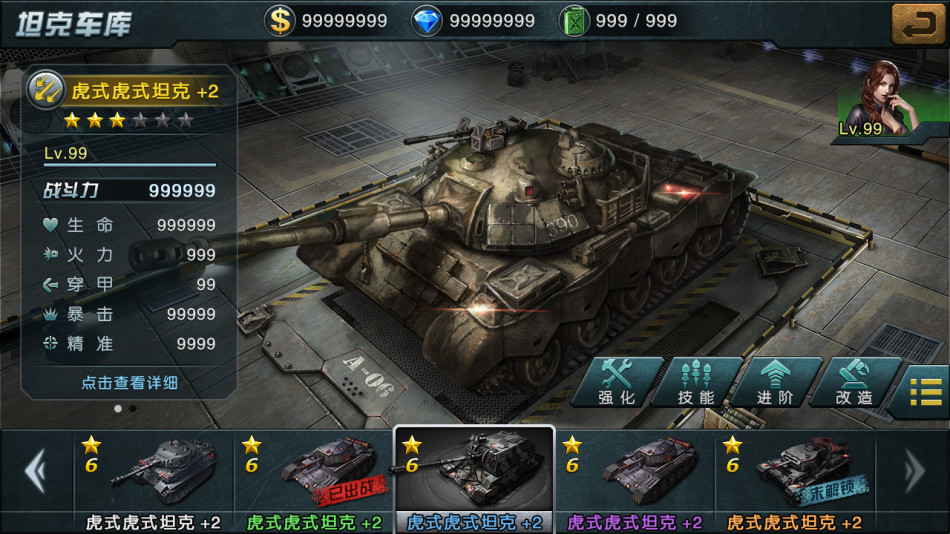Image resolution: width=950 pixels, height=534 pixels.
Task: View tank details via 点击查看详细
Action: tap(129, 383)
